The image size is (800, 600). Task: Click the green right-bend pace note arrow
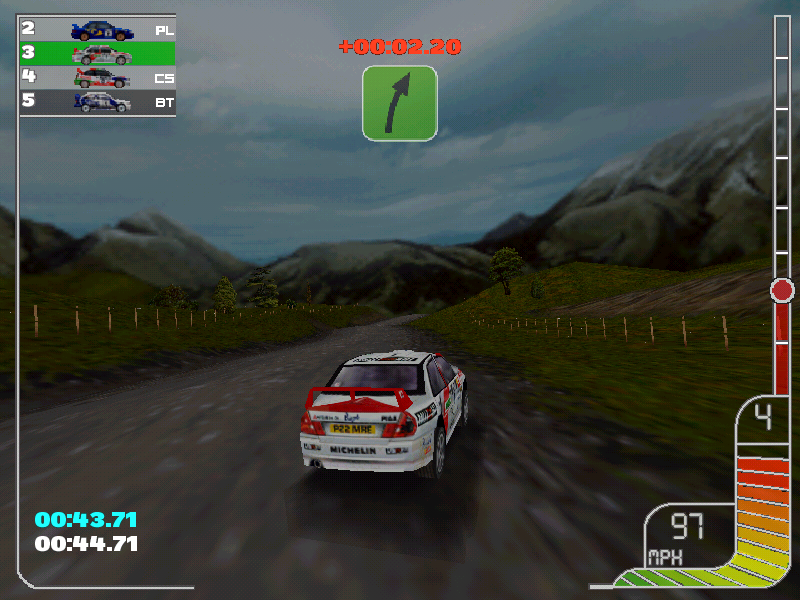pos(400,102)
